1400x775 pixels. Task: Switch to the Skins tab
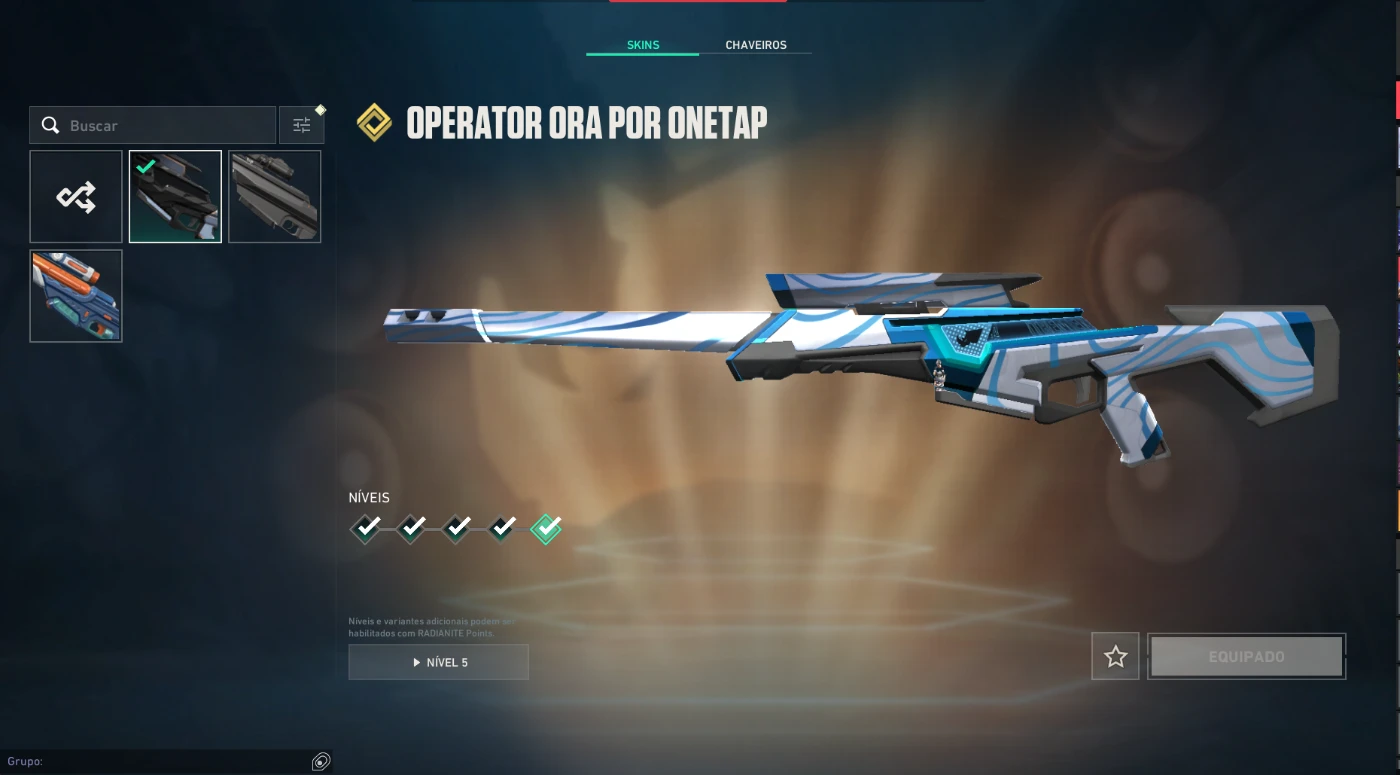642,45
